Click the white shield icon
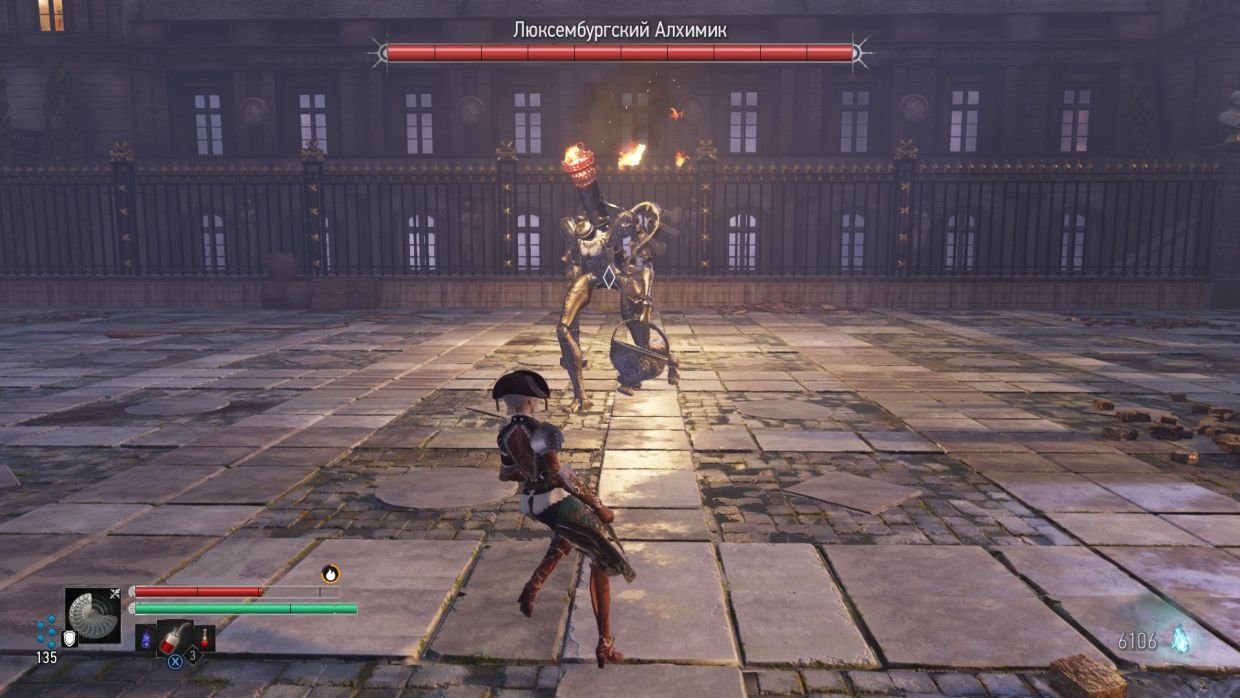 click(x=69, y=638)
